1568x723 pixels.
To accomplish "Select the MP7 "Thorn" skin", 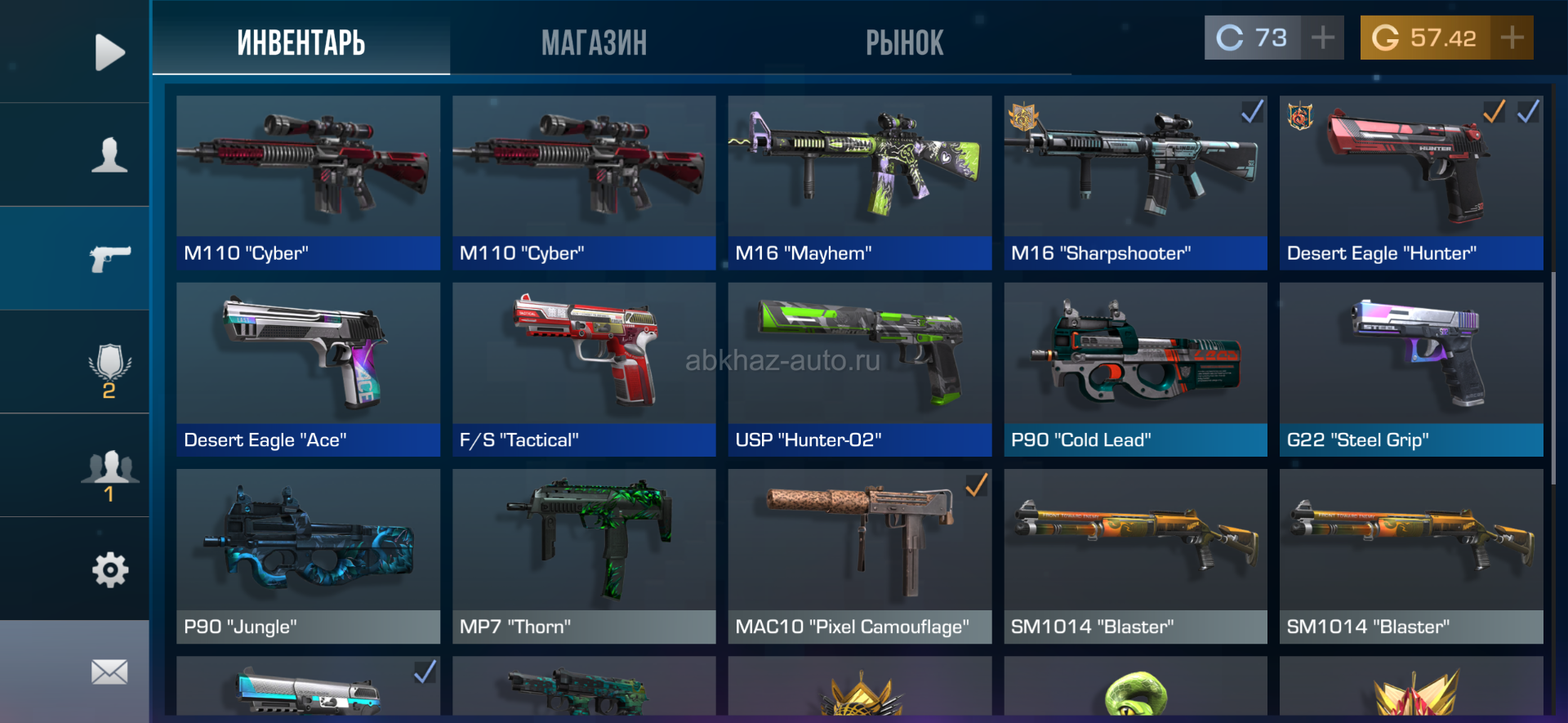I will [583, 556].
